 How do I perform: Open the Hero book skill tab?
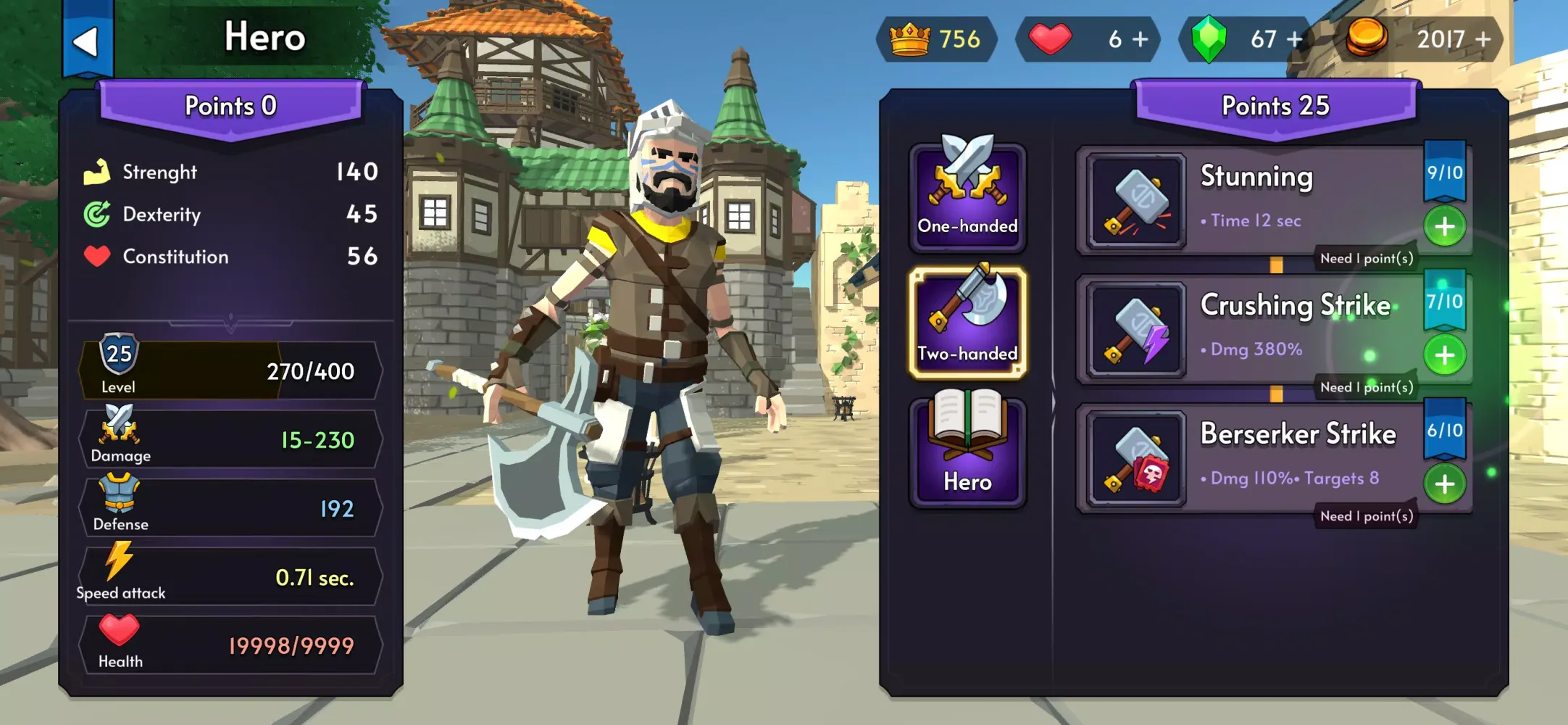point(967,451)
